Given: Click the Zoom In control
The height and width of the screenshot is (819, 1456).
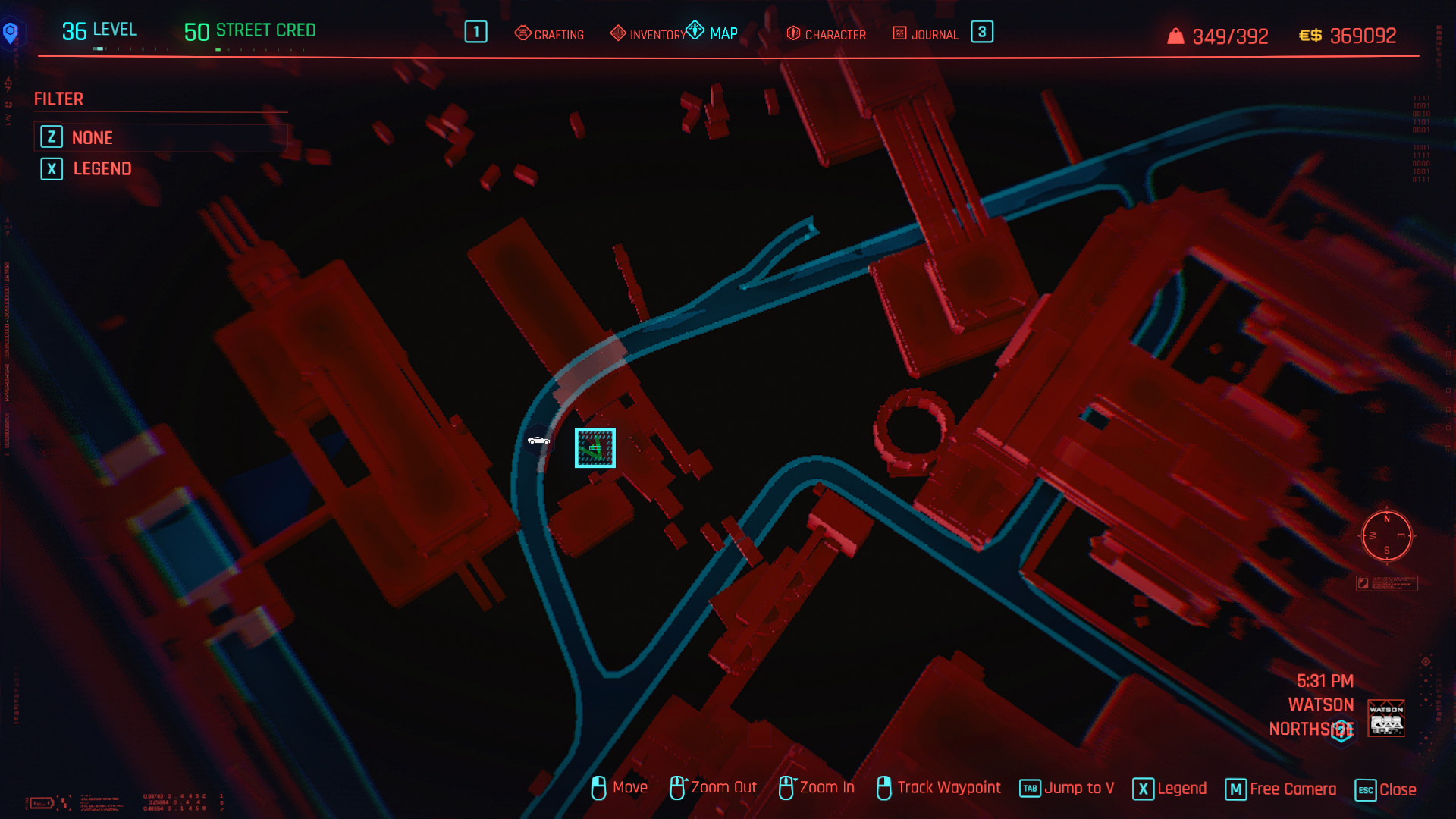Looking at the screenshot, I should 817,788.
